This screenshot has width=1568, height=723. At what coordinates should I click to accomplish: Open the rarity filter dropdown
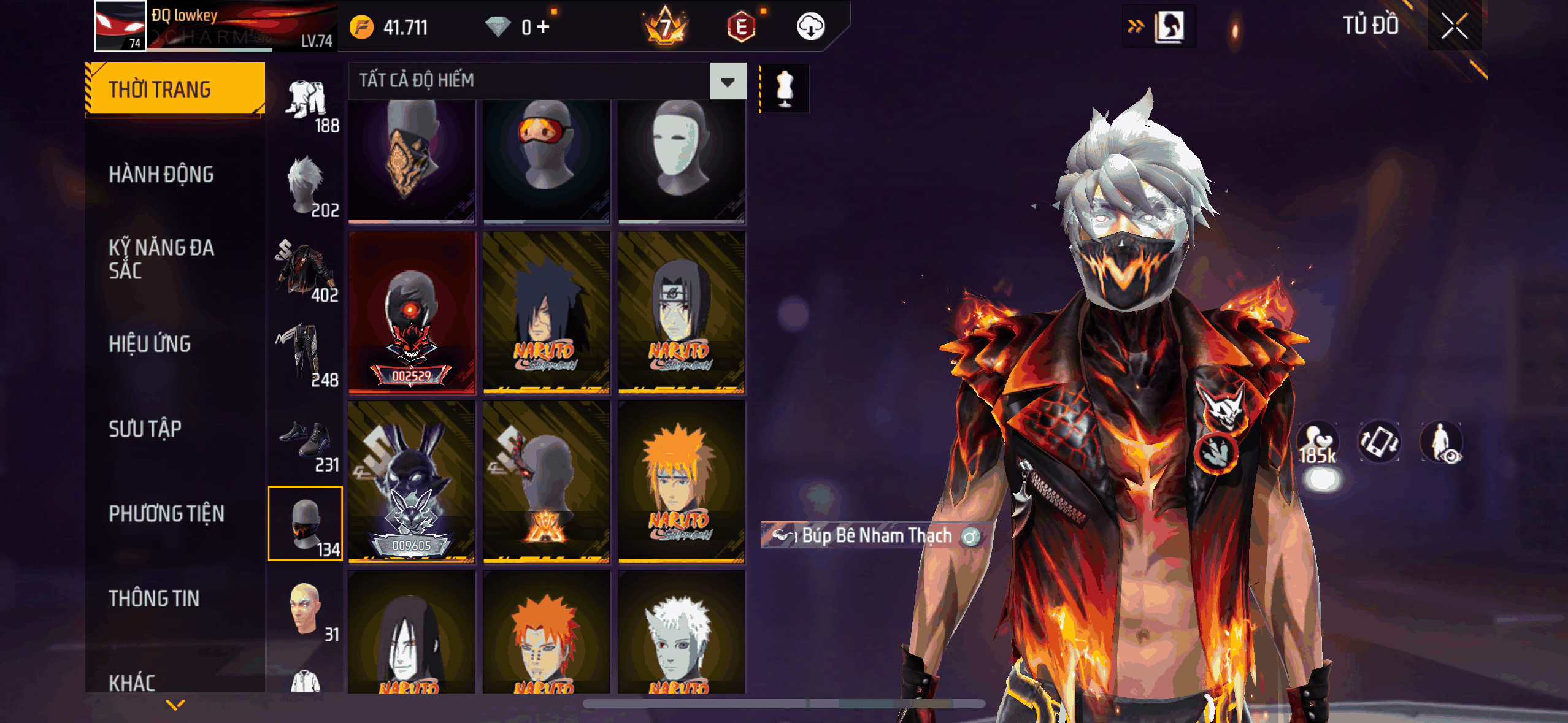tap(728, 81)
